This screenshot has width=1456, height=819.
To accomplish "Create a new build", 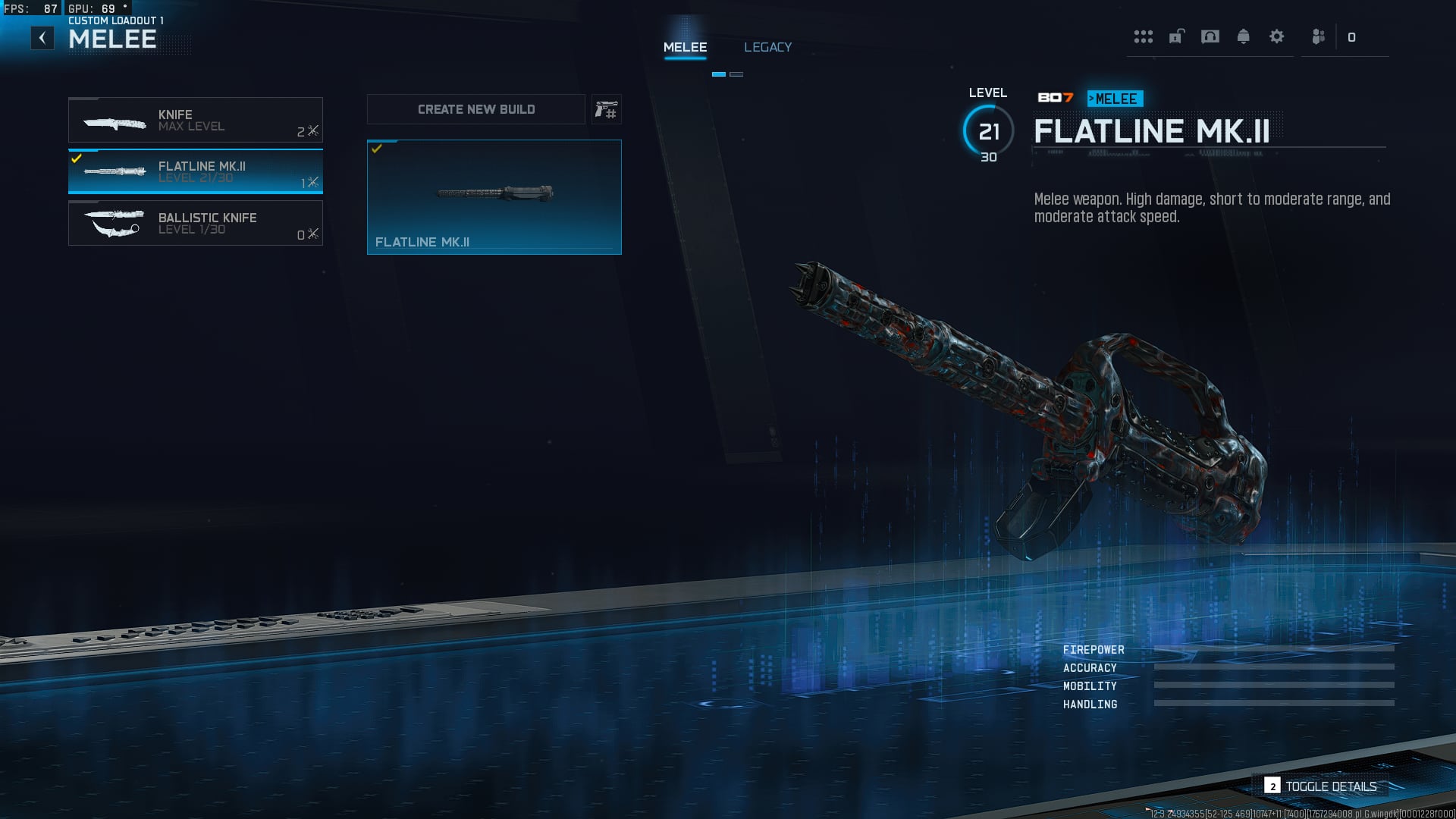I will click(x=476, y=109).
